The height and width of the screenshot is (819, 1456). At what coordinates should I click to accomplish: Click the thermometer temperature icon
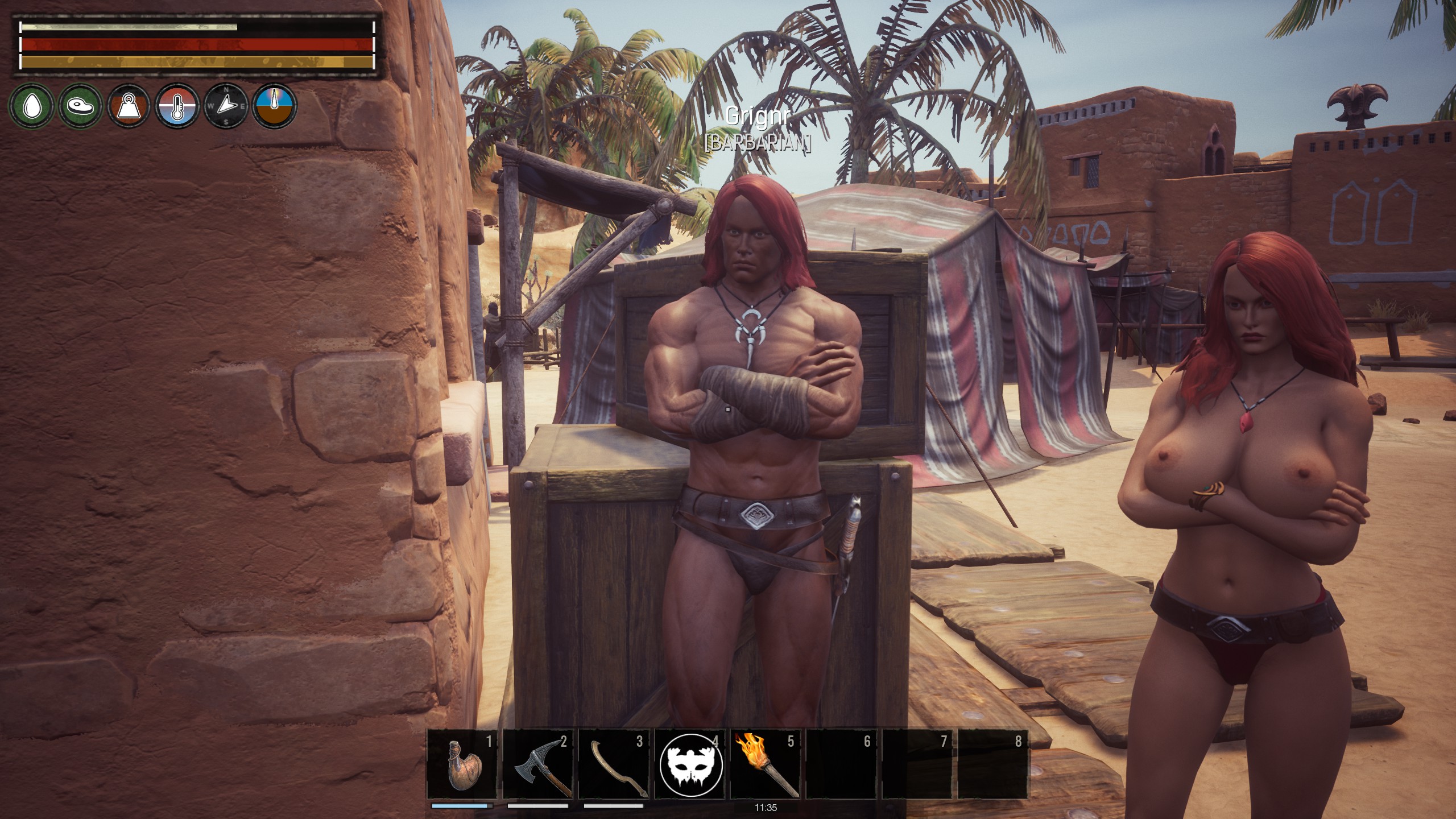click(178, 105)
